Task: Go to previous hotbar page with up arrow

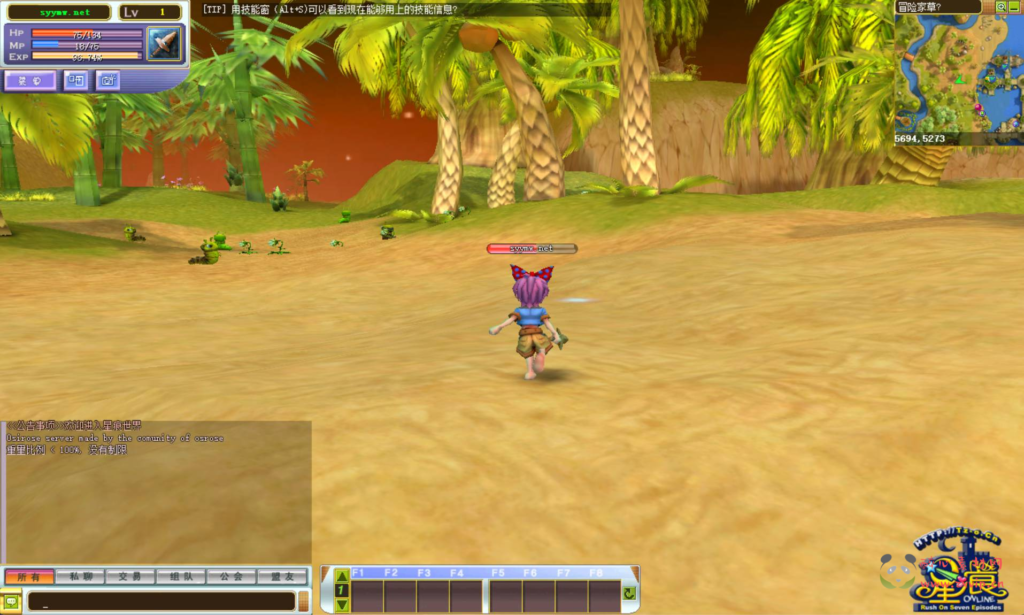Action: [342, 577]
